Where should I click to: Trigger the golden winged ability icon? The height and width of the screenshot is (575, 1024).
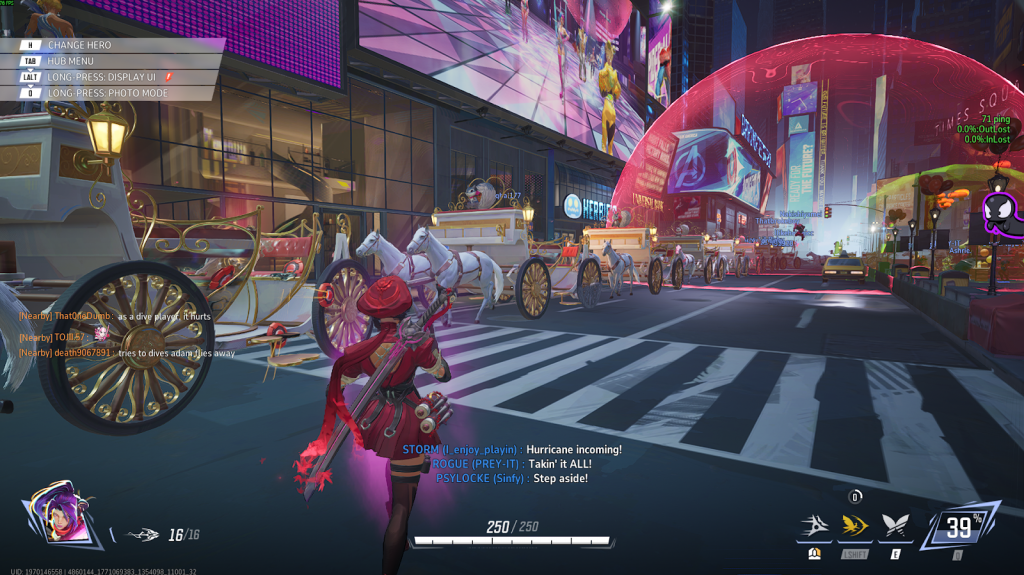[x=853, y=525]
